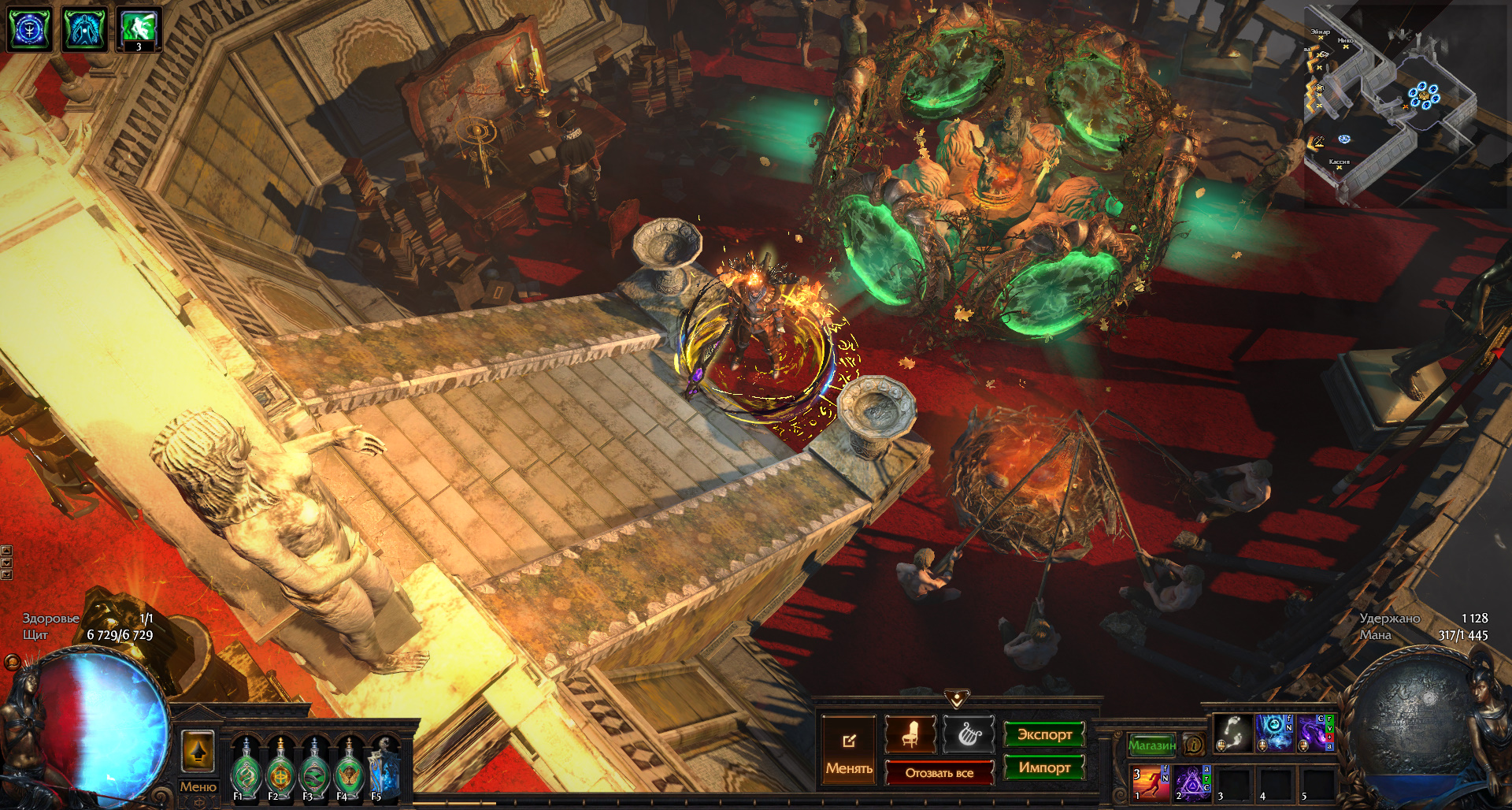1512x810 pixels.
Task: Click the red Отозвать все button
Action: pos(939,773)
